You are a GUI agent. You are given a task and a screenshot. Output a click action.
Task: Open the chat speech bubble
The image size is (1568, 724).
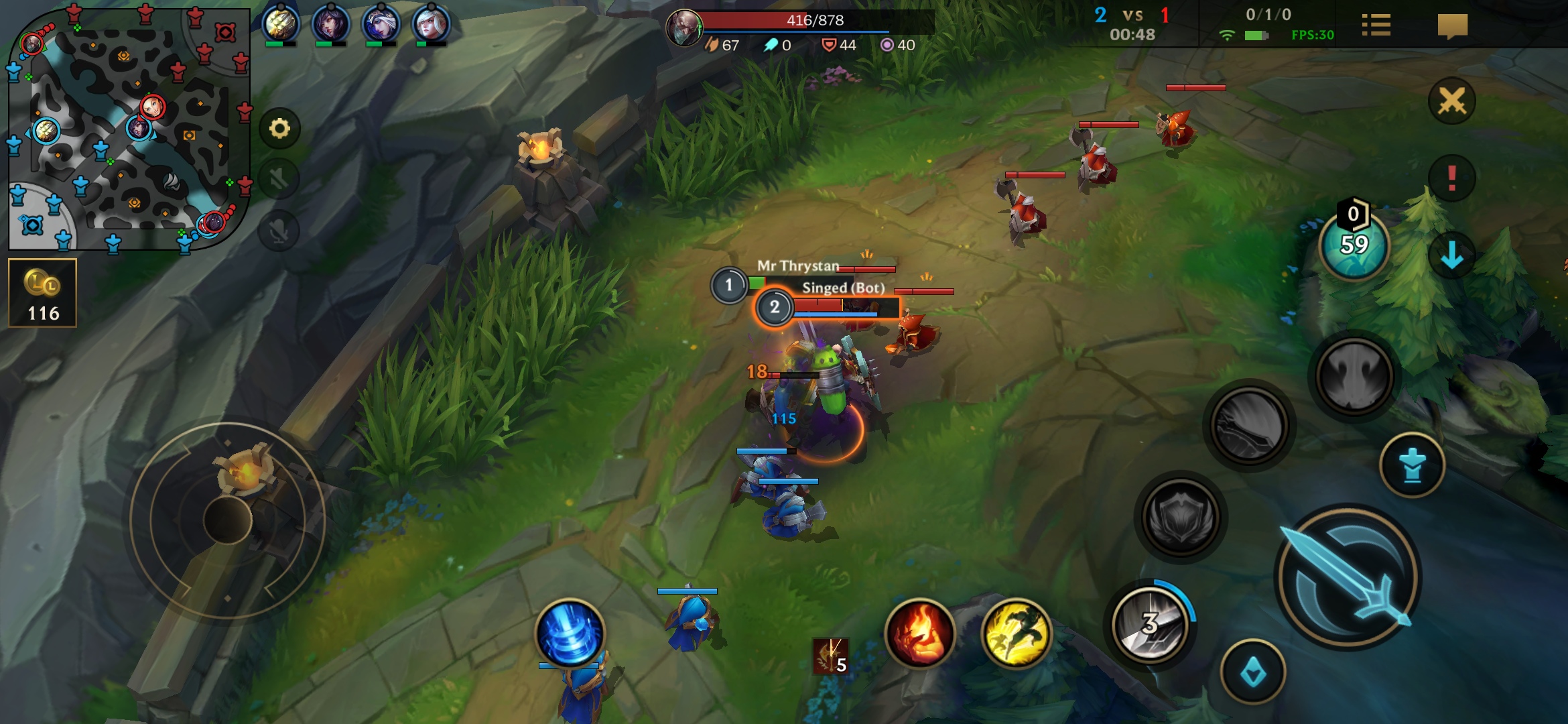point(1452,26)
